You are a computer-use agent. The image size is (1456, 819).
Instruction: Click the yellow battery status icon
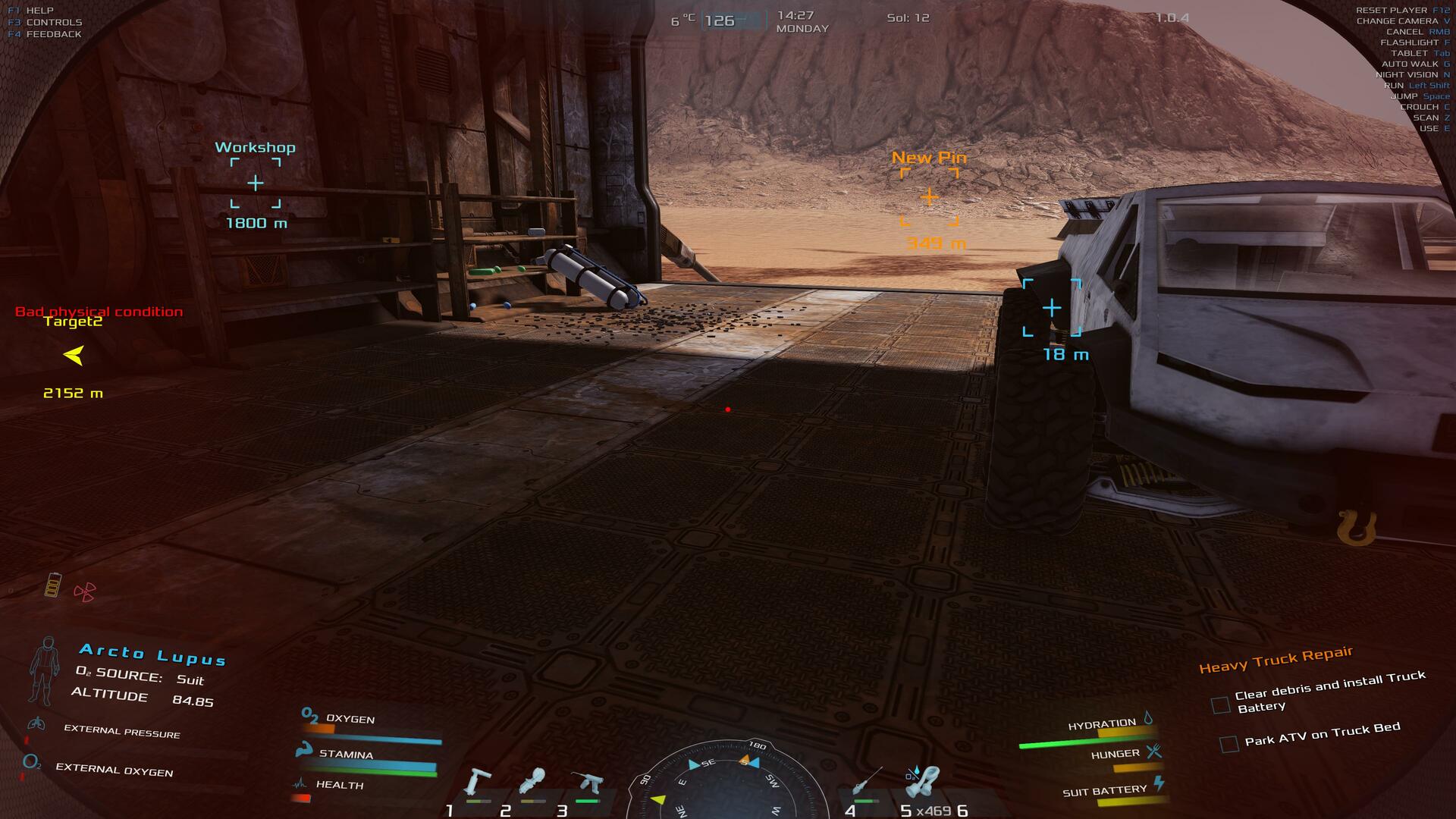click(52, 585)
